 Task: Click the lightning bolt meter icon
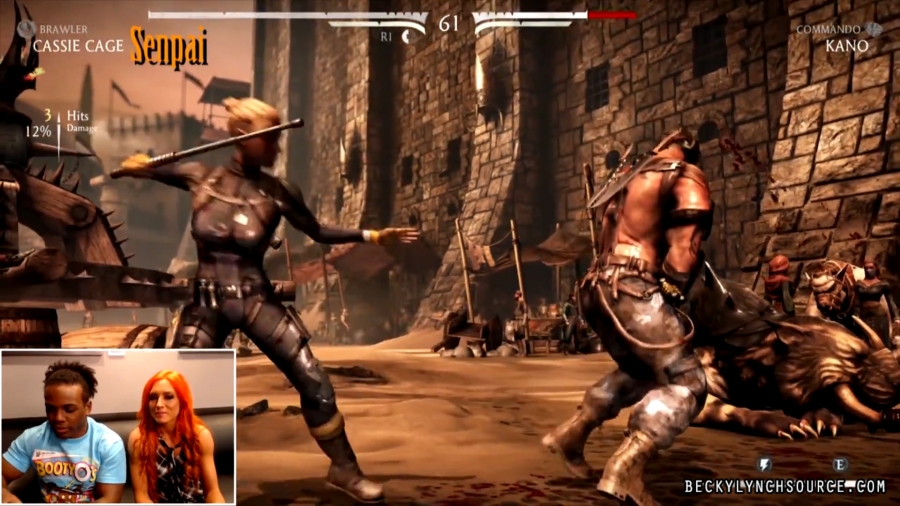765,464
